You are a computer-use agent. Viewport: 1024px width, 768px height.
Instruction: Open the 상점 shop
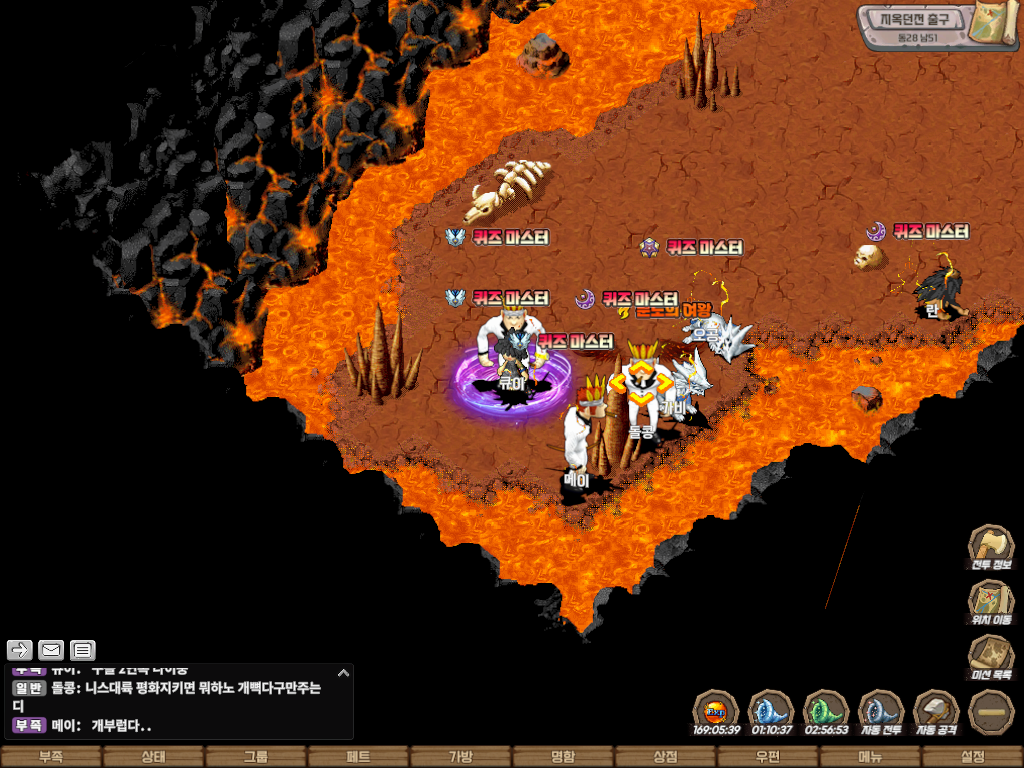pos(665,757)
